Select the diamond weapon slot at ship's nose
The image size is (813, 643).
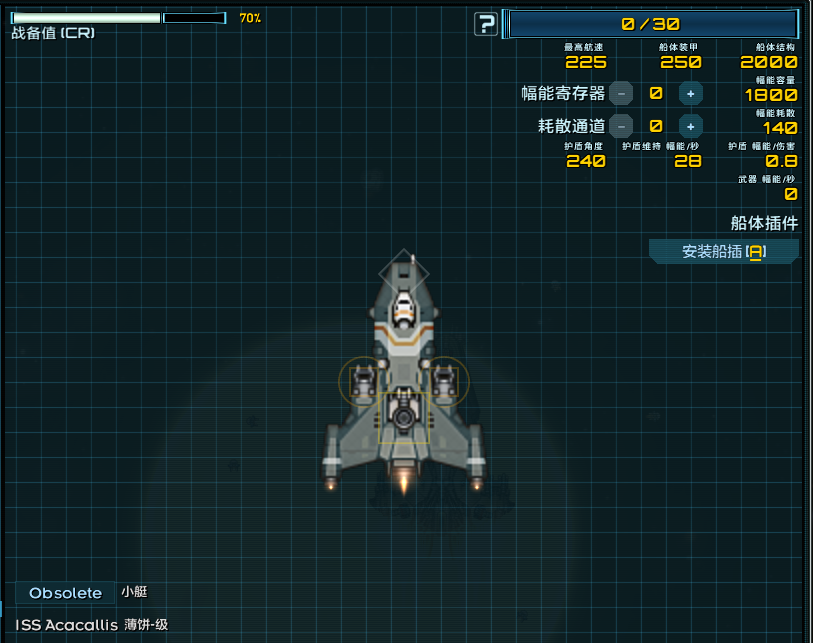pos(403,273)
